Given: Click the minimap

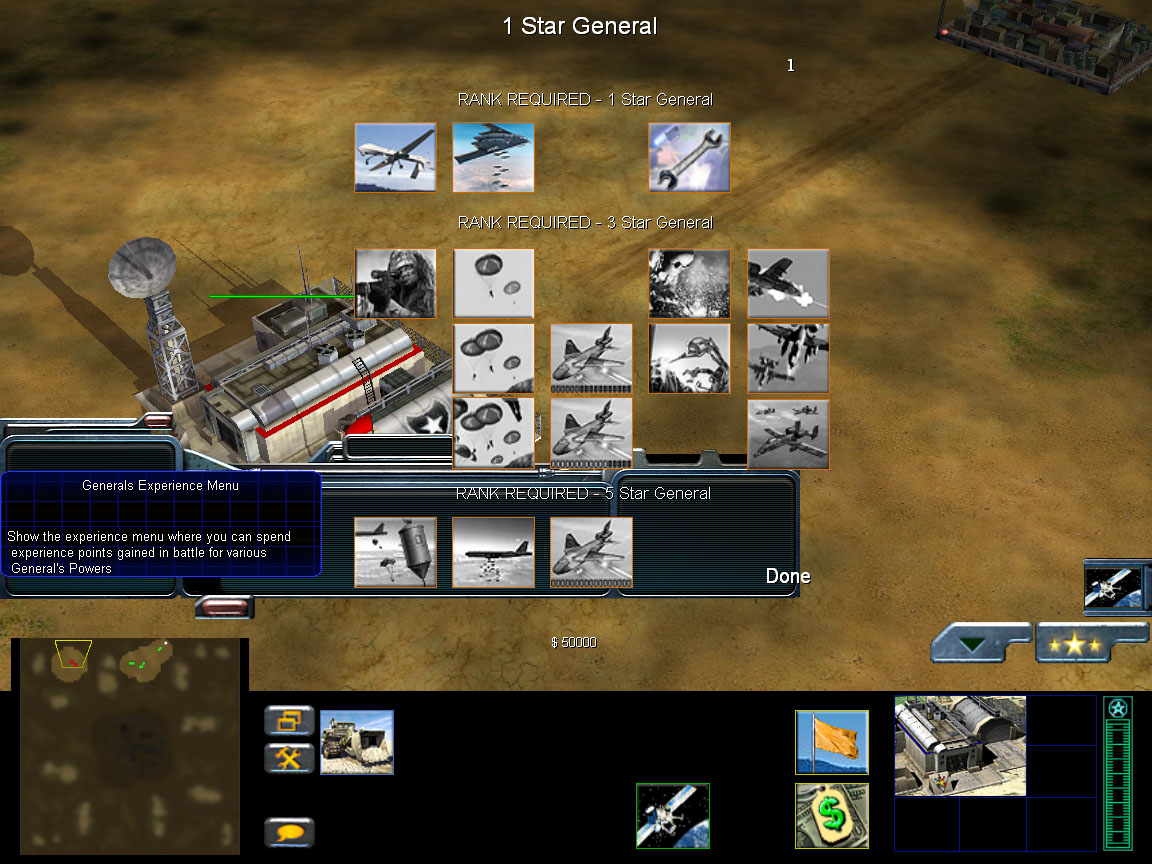Looking at the screenshot, I should 129,746.
